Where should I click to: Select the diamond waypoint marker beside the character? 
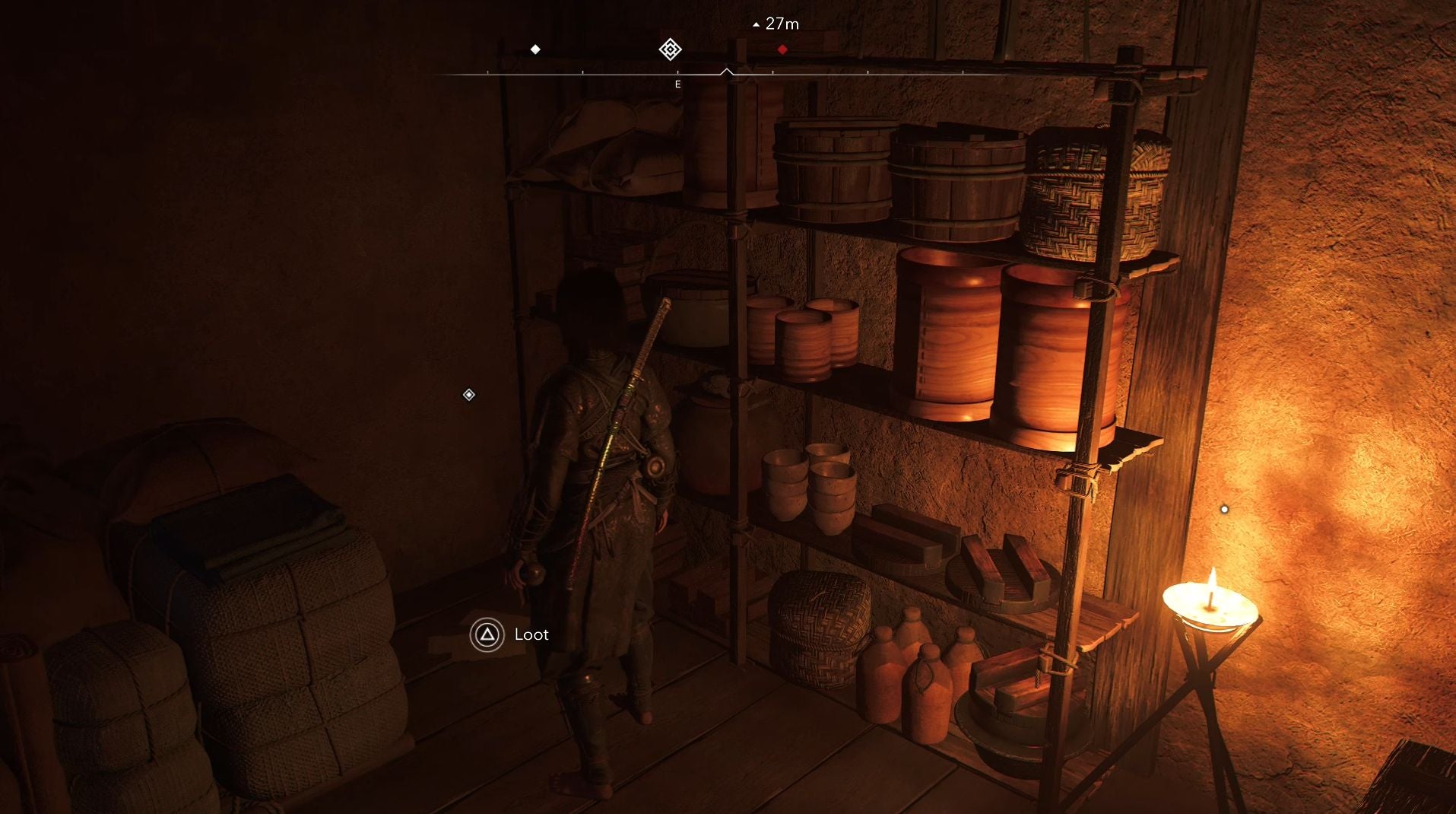click(469, 395)
